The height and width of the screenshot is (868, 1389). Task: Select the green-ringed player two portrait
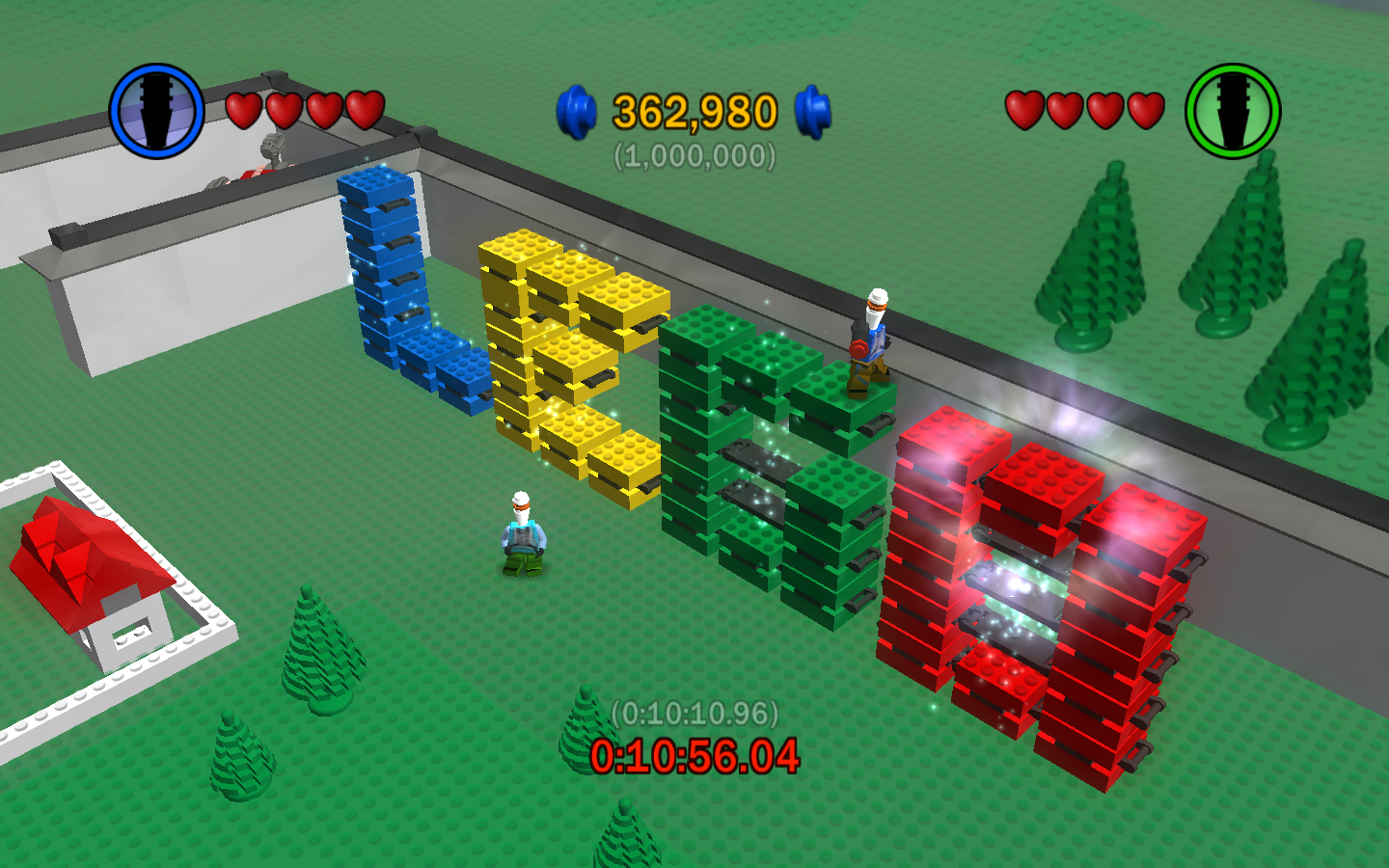(1232, 111)
